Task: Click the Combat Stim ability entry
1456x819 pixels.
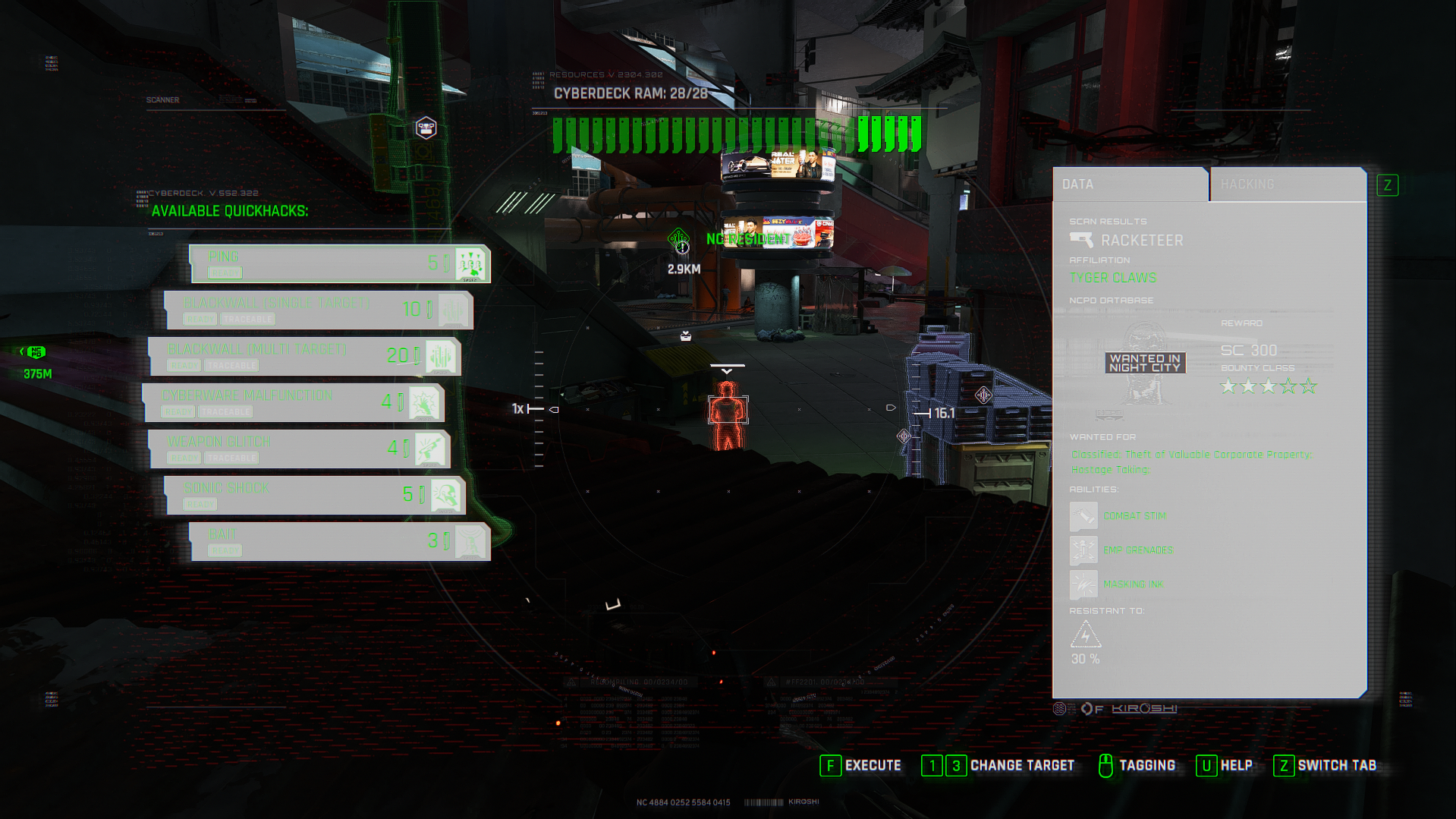Action: [1134, 516]
